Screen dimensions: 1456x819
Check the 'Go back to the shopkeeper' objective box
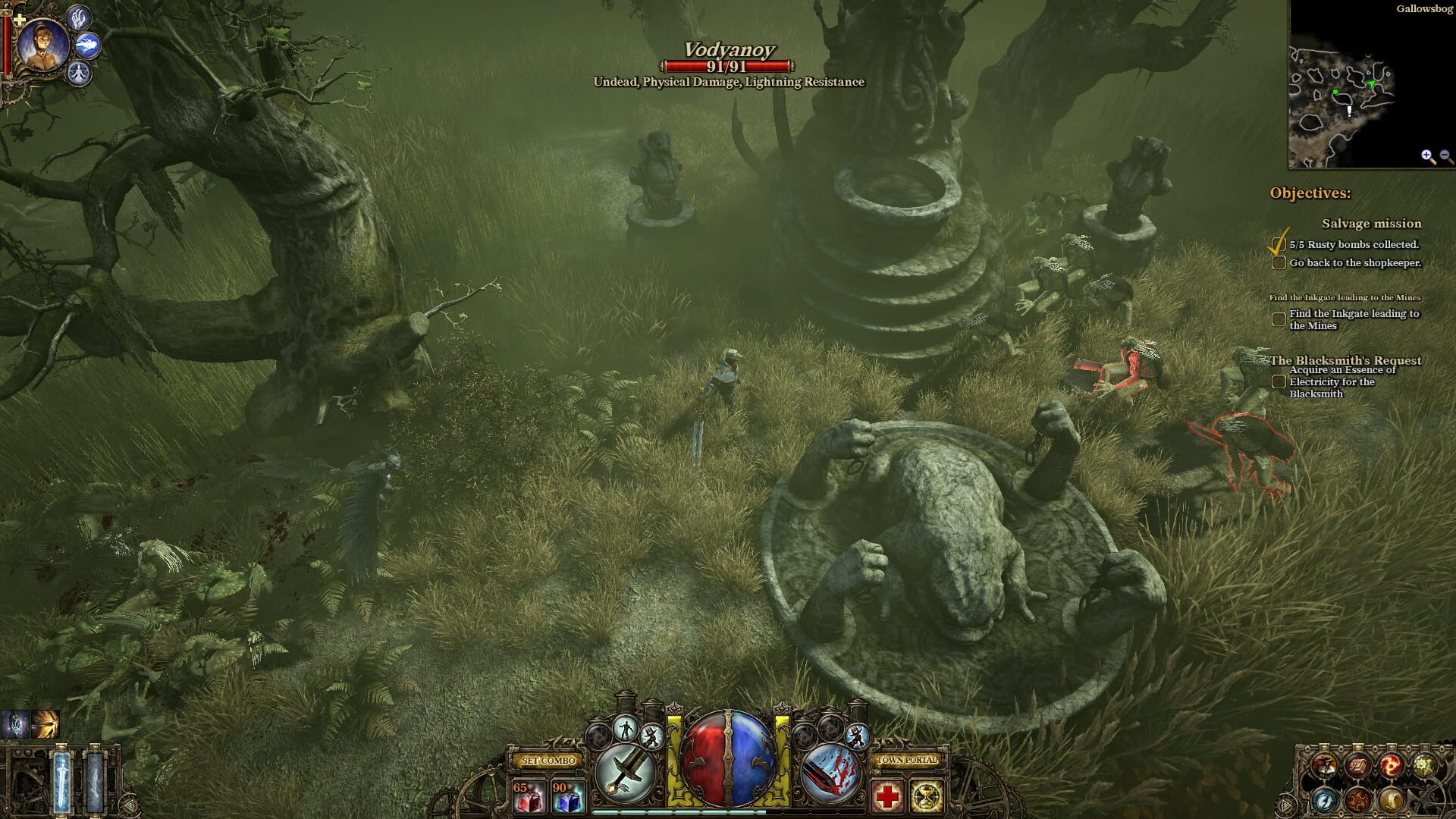point(1279,263)
